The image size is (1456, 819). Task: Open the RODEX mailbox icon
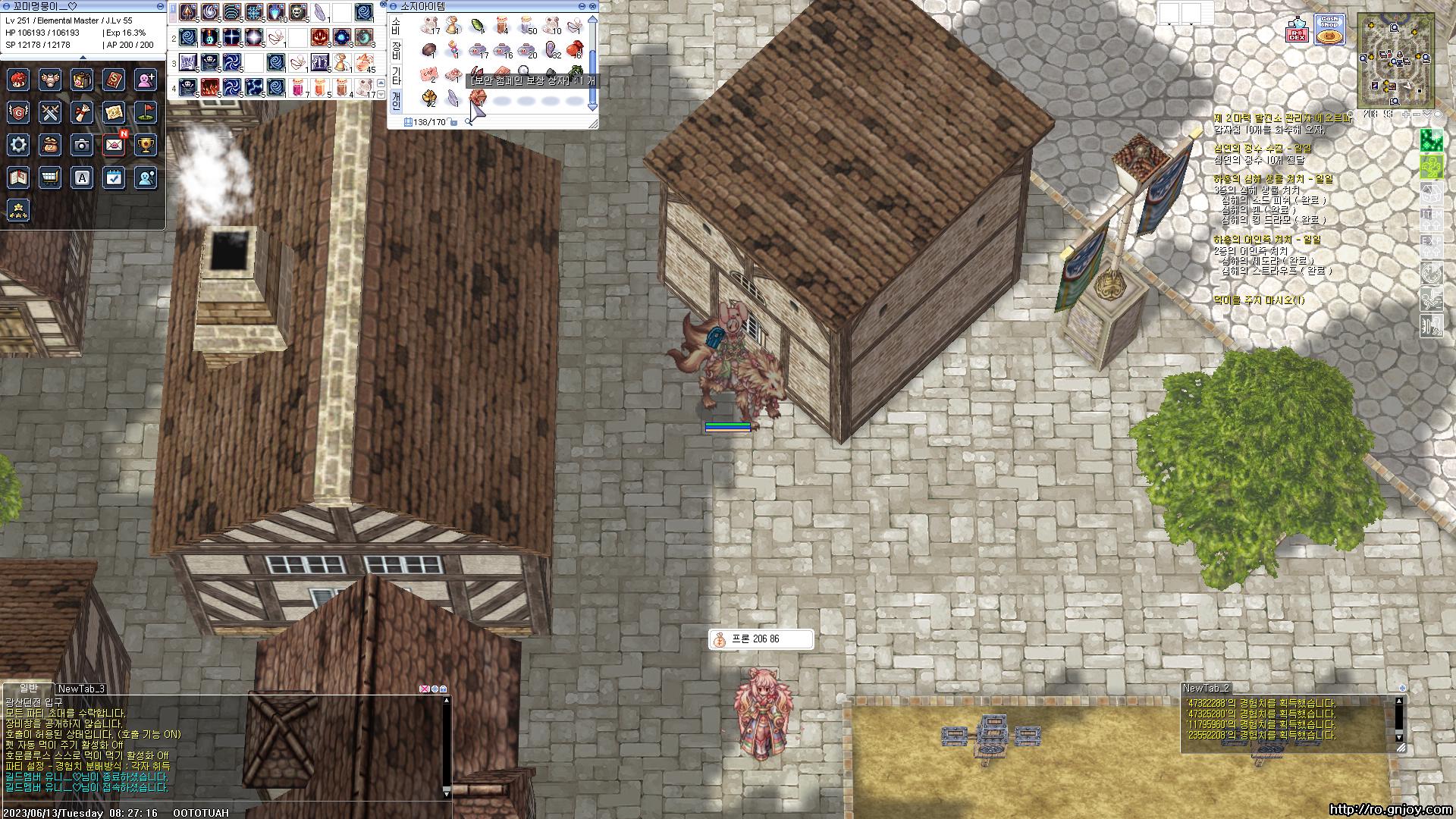[1296, 32]
